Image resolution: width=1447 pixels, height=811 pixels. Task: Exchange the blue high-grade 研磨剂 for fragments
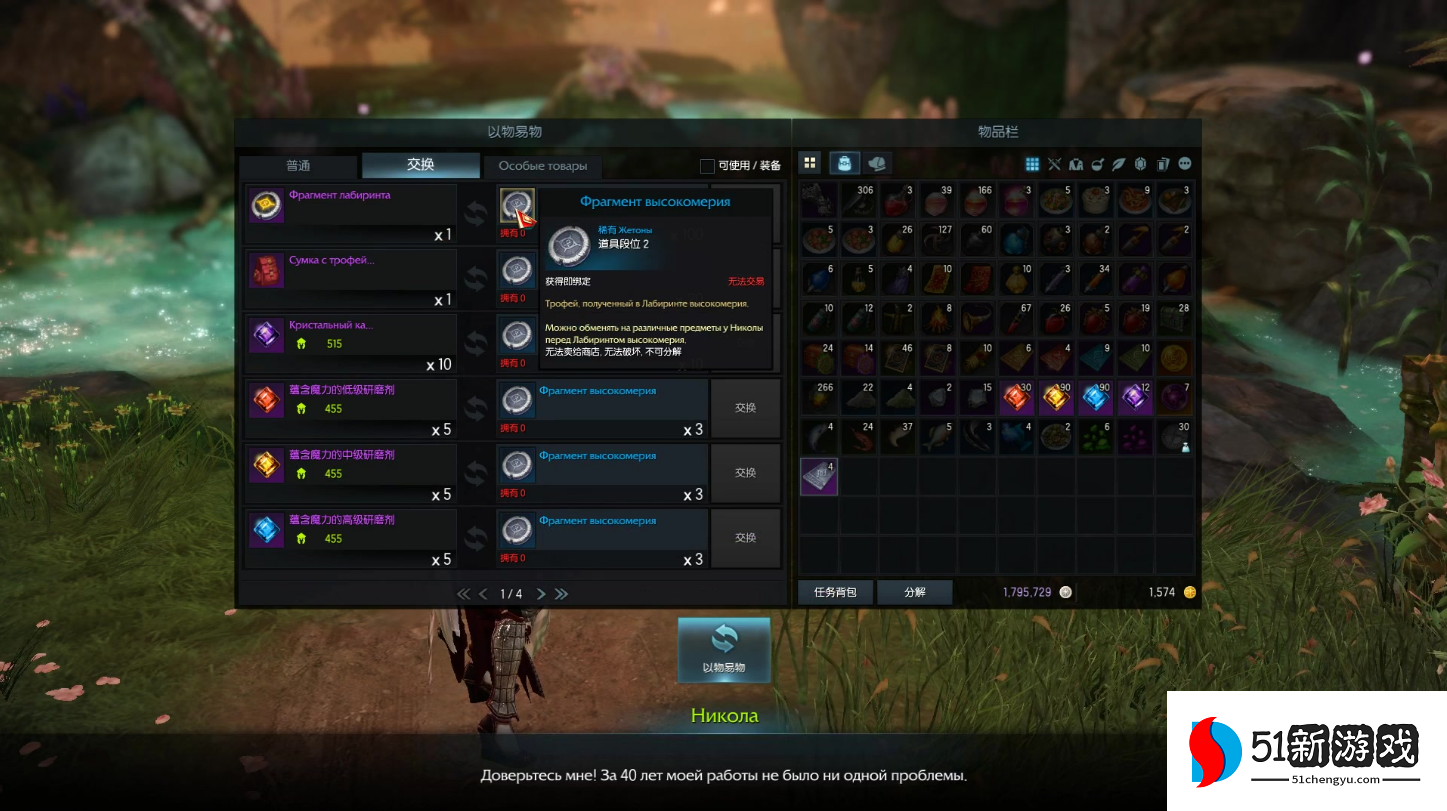coord(745,538)
